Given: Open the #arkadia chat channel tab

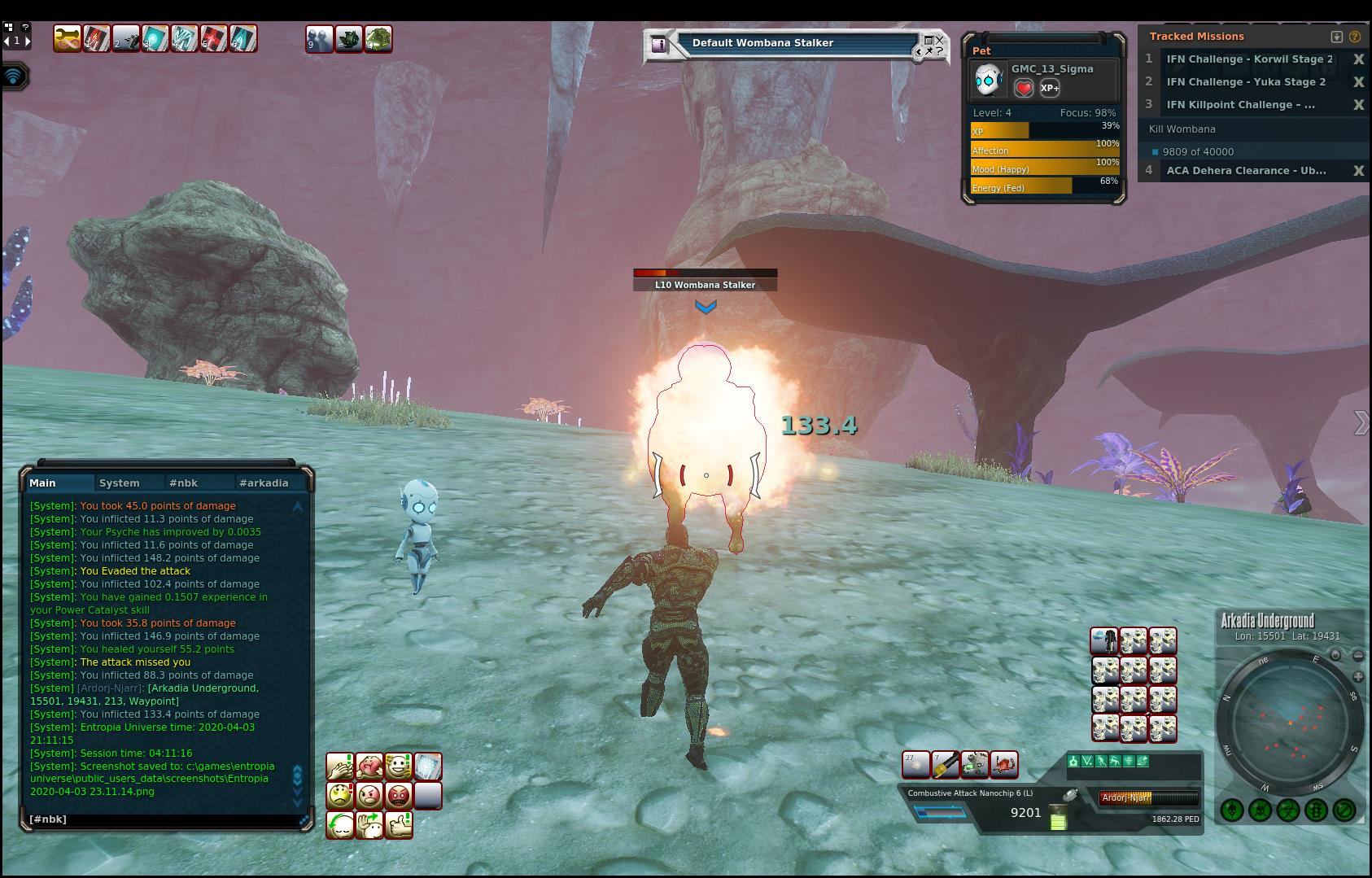Looking at the screenshot, I should 264,483.
